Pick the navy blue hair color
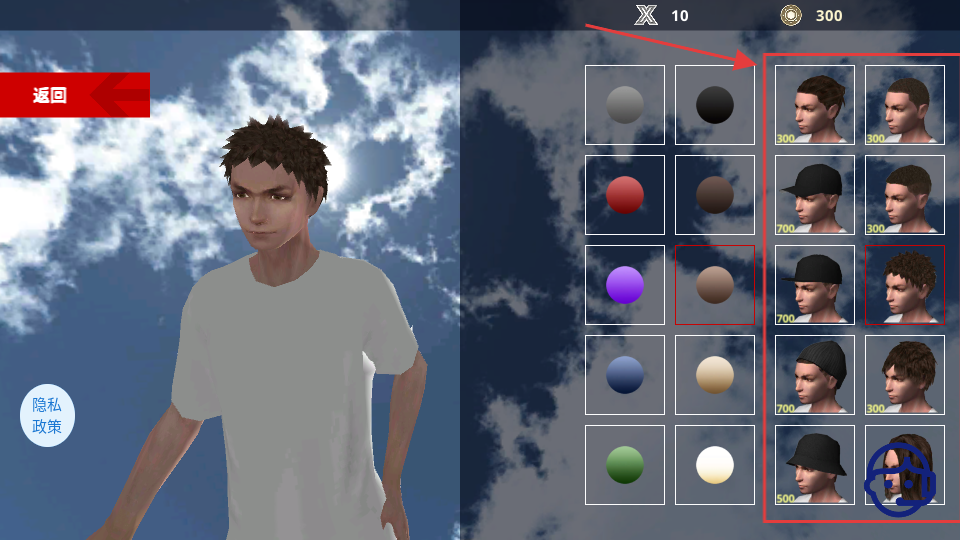Screen dimensions: 960x540 625,375
